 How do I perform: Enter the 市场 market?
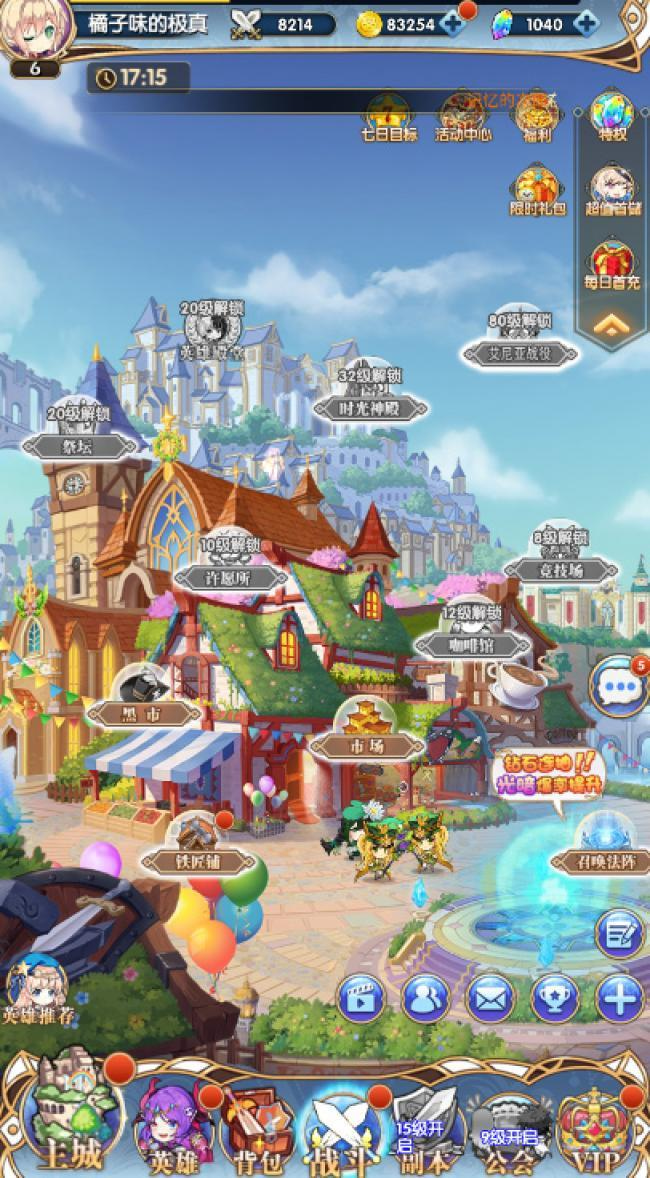click(x=363, y=731)
